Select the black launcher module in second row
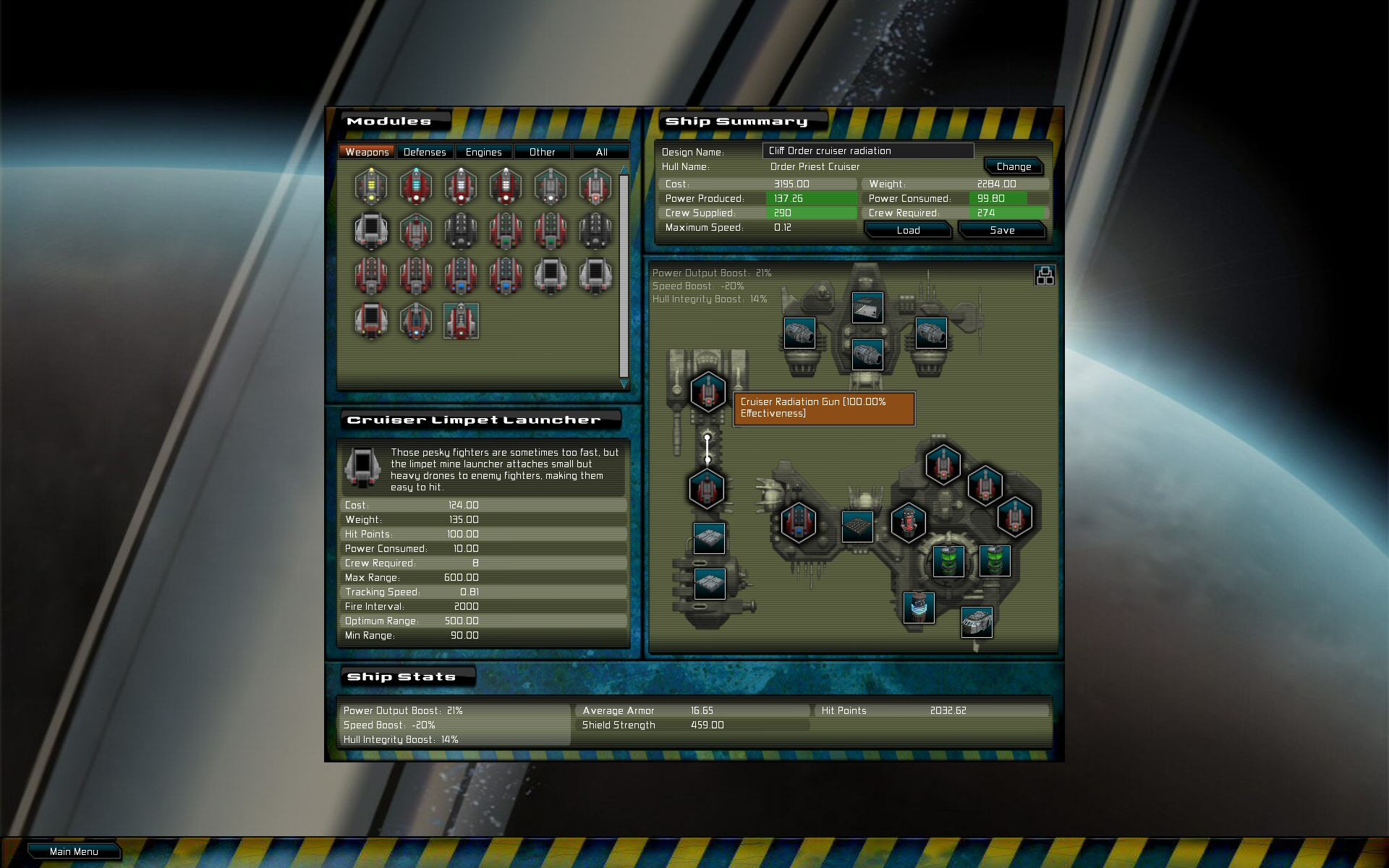1389x868 pixels. (459, 231)
